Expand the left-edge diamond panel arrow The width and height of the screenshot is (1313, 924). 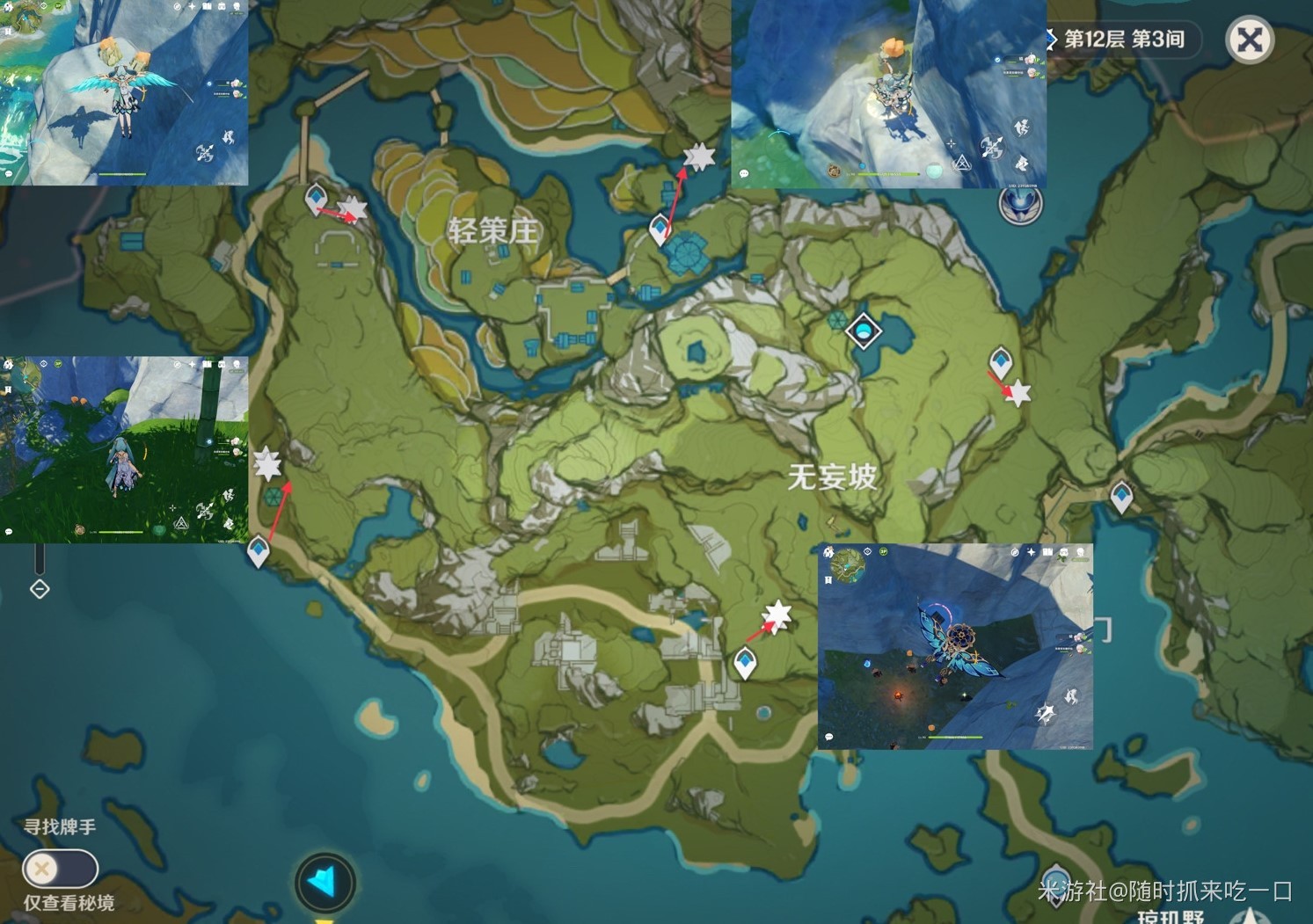tap(40, 589)
